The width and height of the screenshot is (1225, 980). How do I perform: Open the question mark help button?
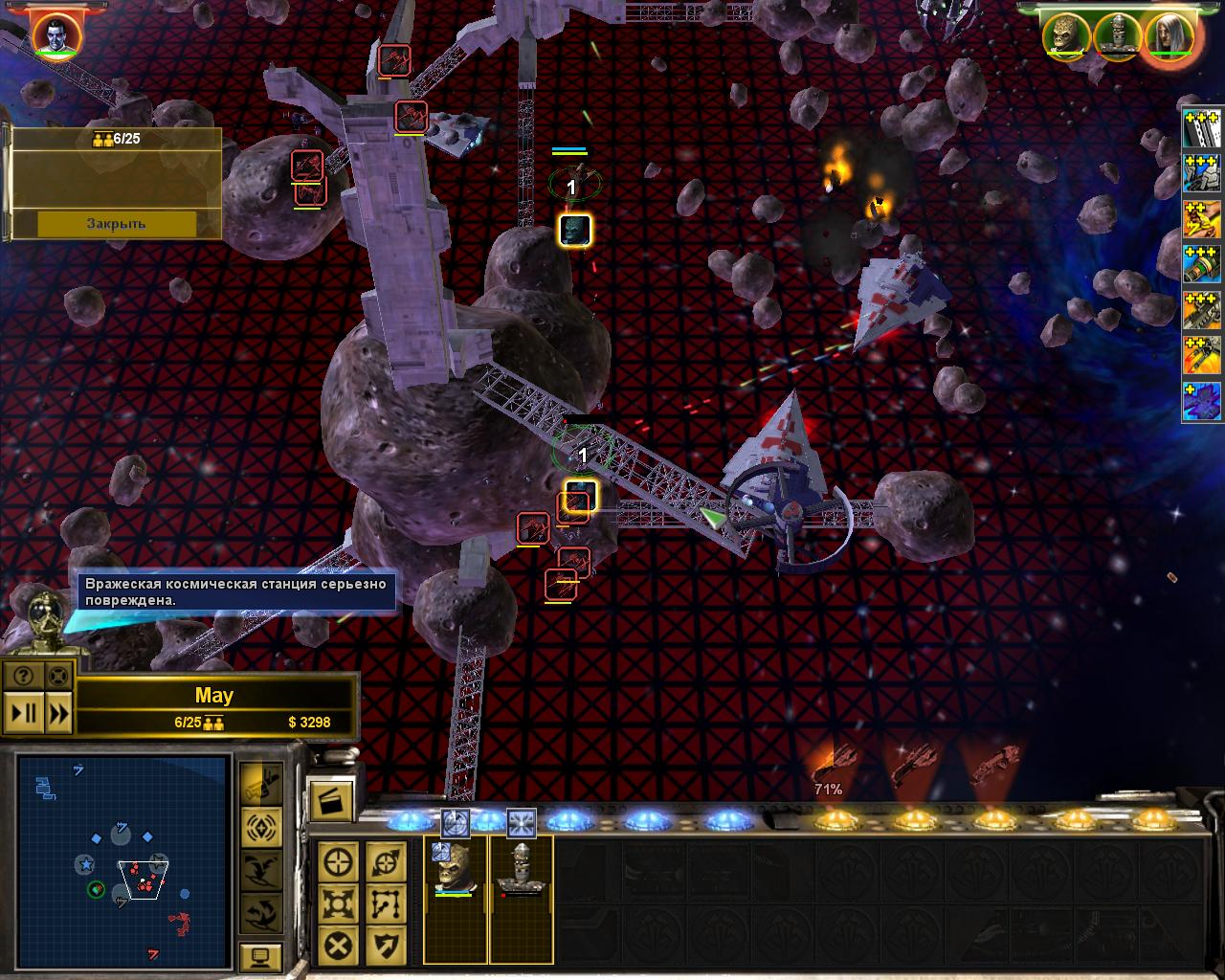pyautogui.click(x=24, y=676)
